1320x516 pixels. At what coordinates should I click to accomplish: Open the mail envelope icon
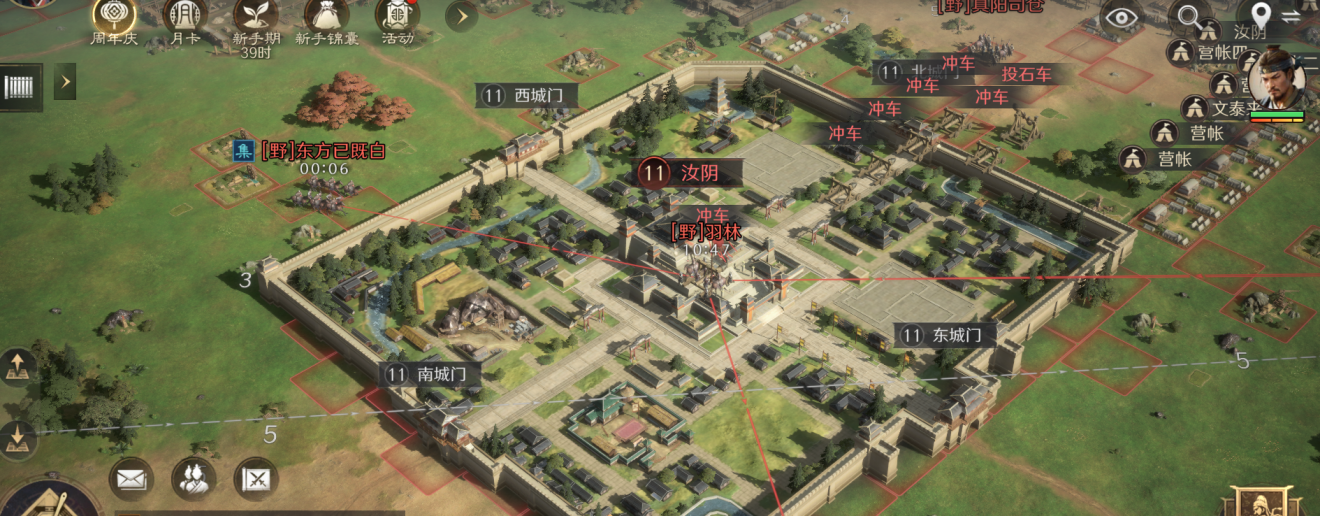tap(131, 479)
